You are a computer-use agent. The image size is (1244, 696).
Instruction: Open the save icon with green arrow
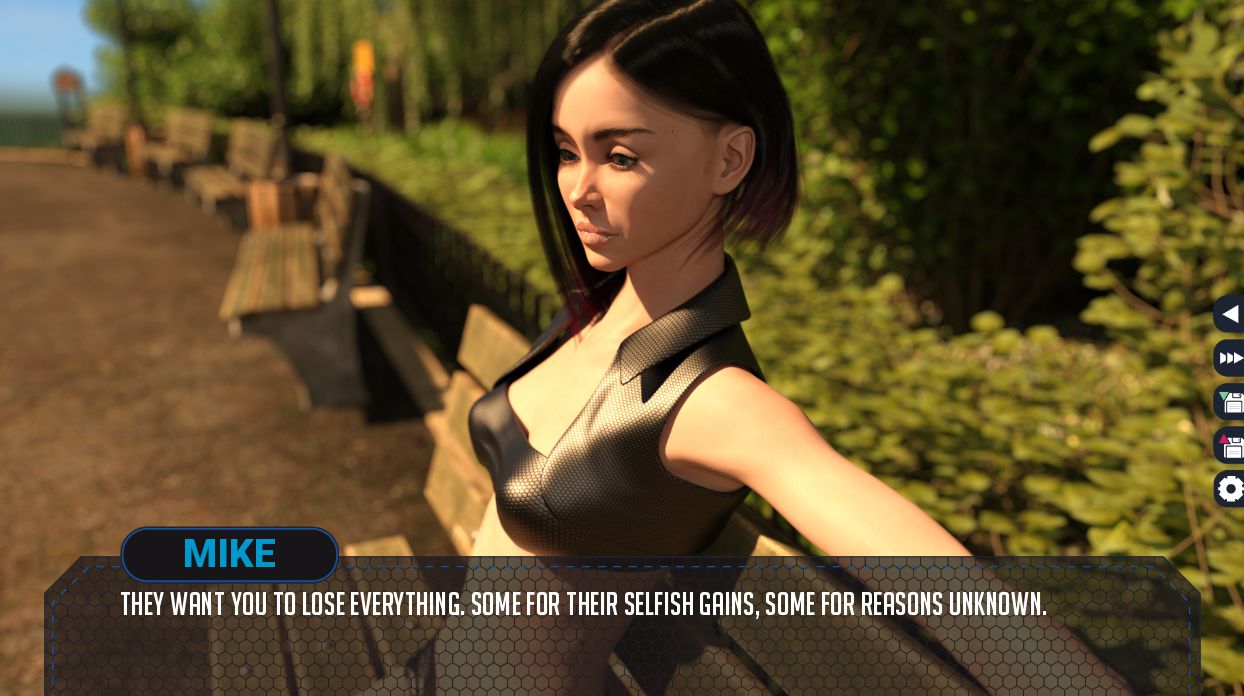[1230, 402]
